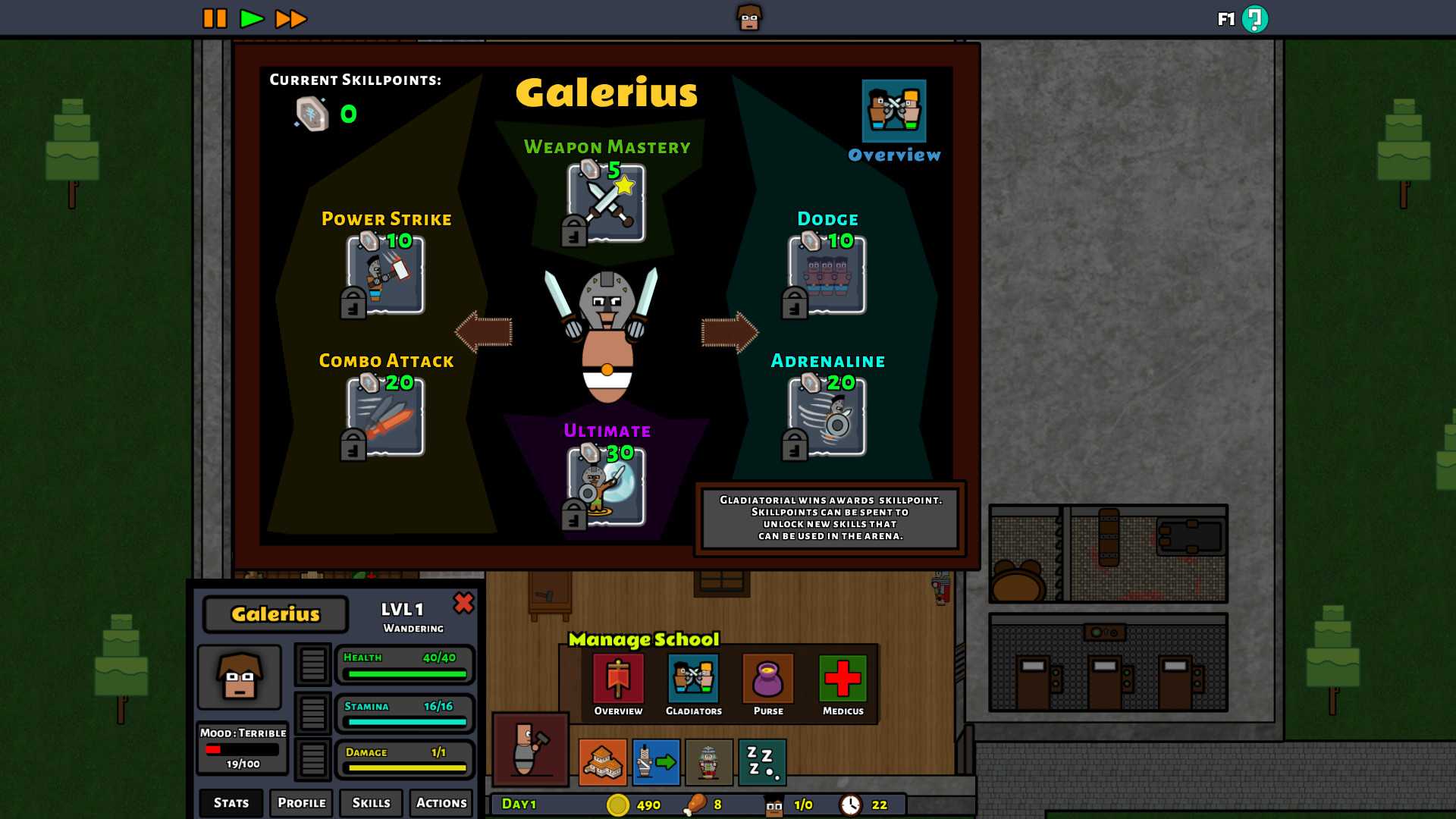
Task: Set game to normal play speed
Action: (x=251, y=18)
